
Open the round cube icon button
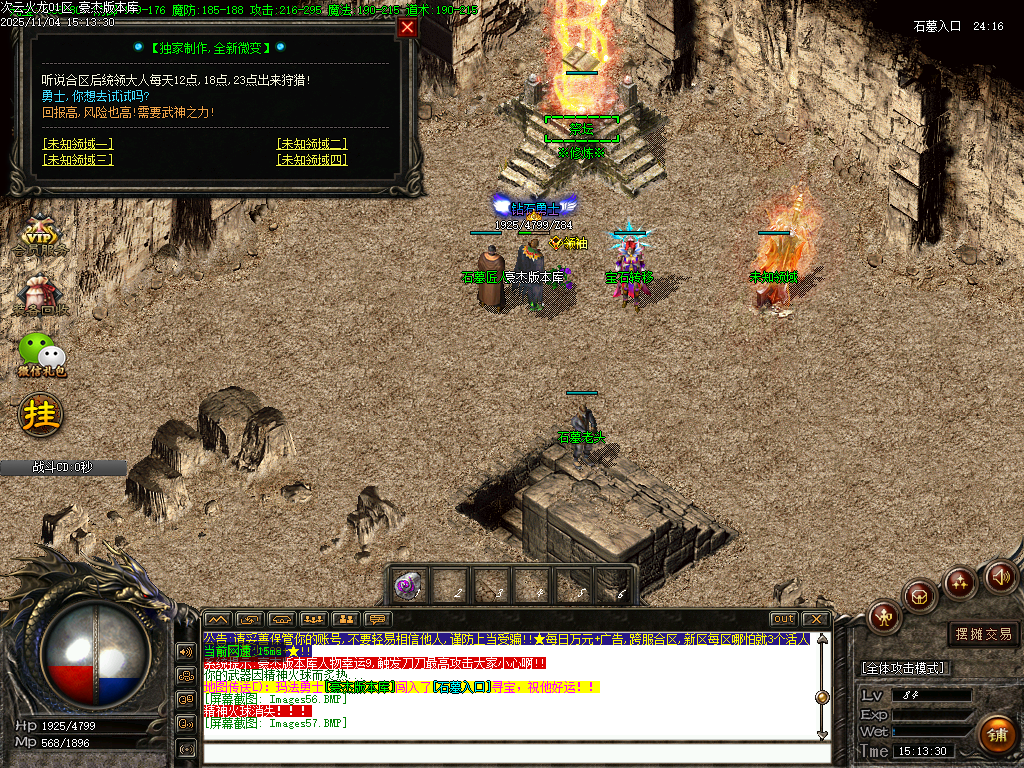(919, 596)
